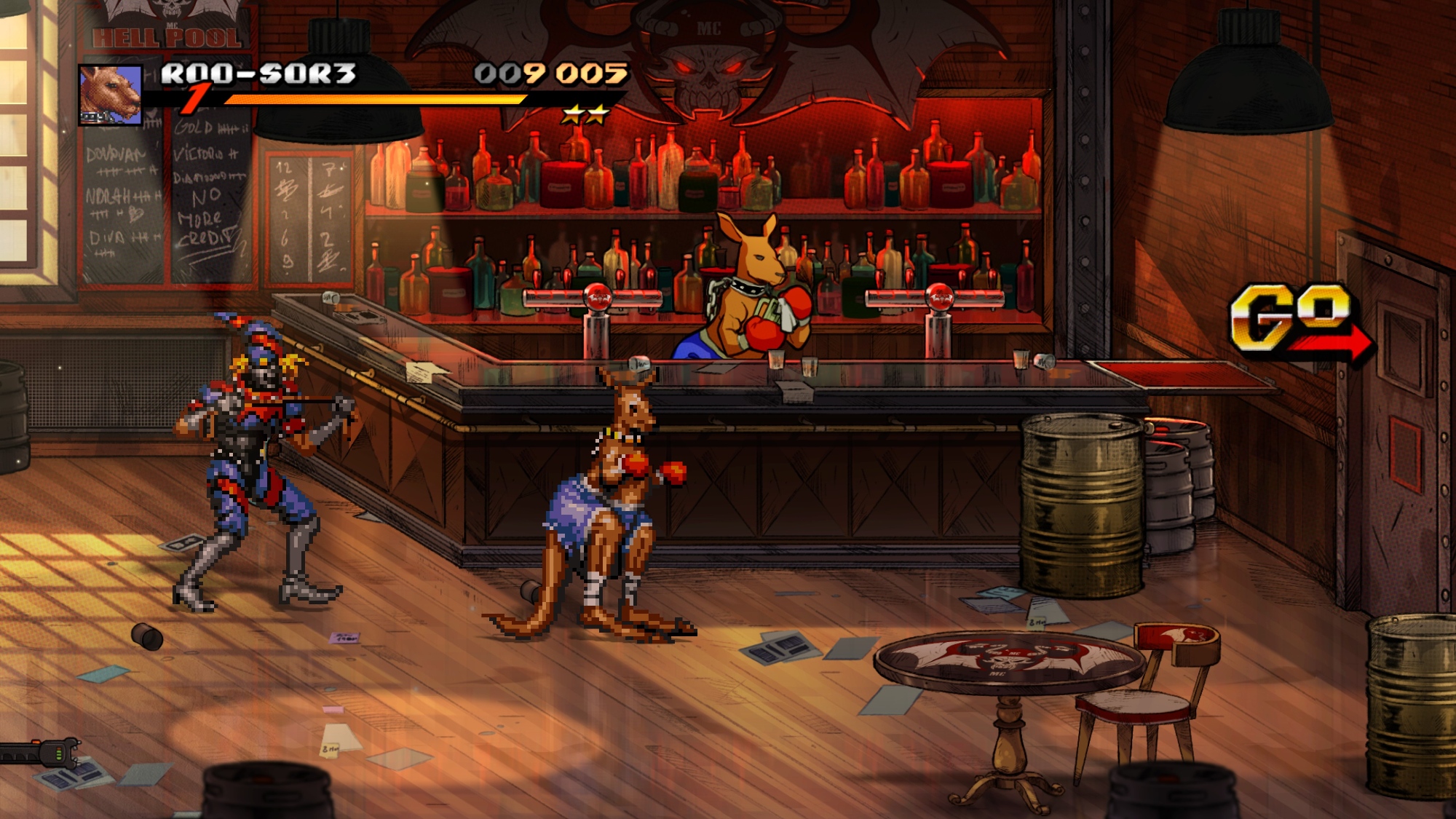The width and height of the screenshot is (1456, 819).
Task: Select the star move icons
Action: coord(585,114)
